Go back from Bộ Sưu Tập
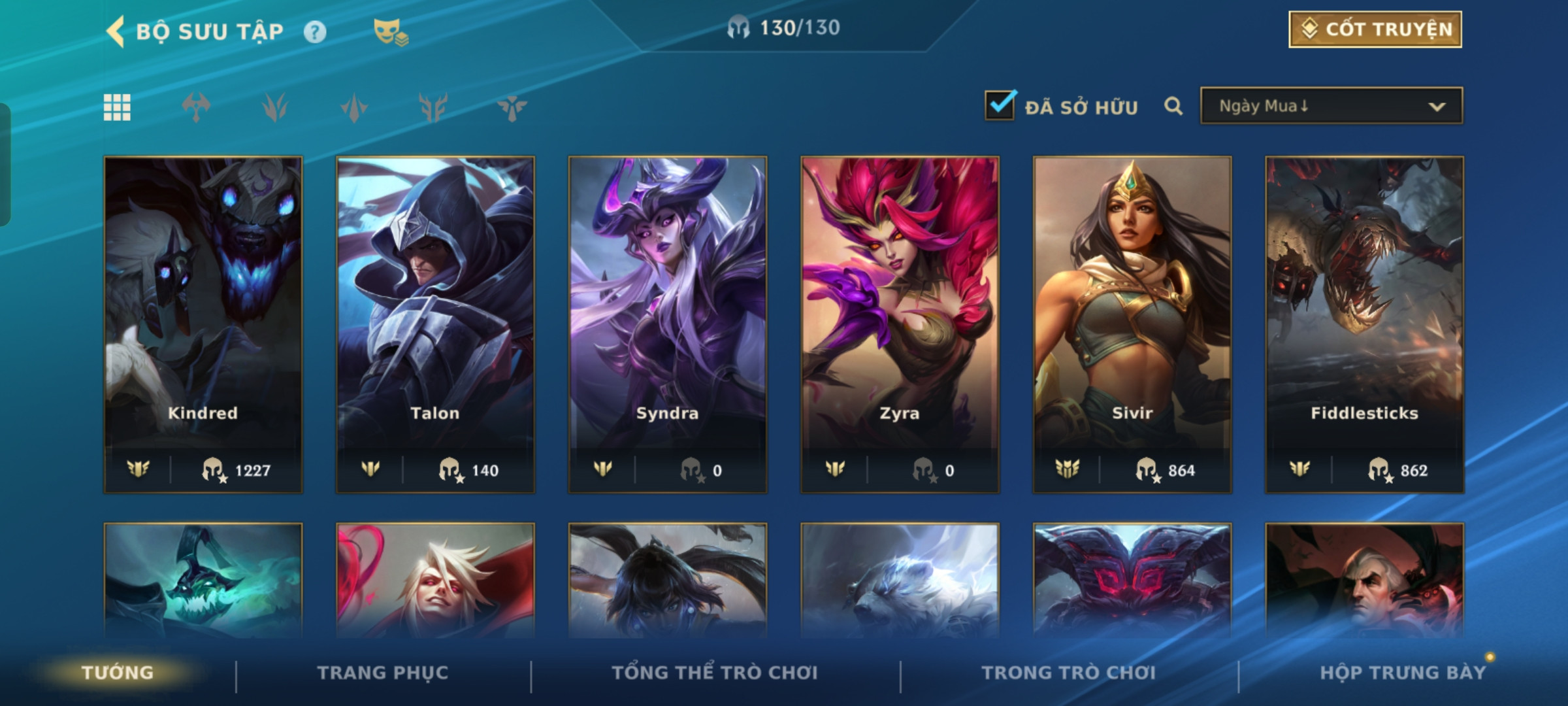This screenshot has width=1568, height=706. click(x=116, y=31)
